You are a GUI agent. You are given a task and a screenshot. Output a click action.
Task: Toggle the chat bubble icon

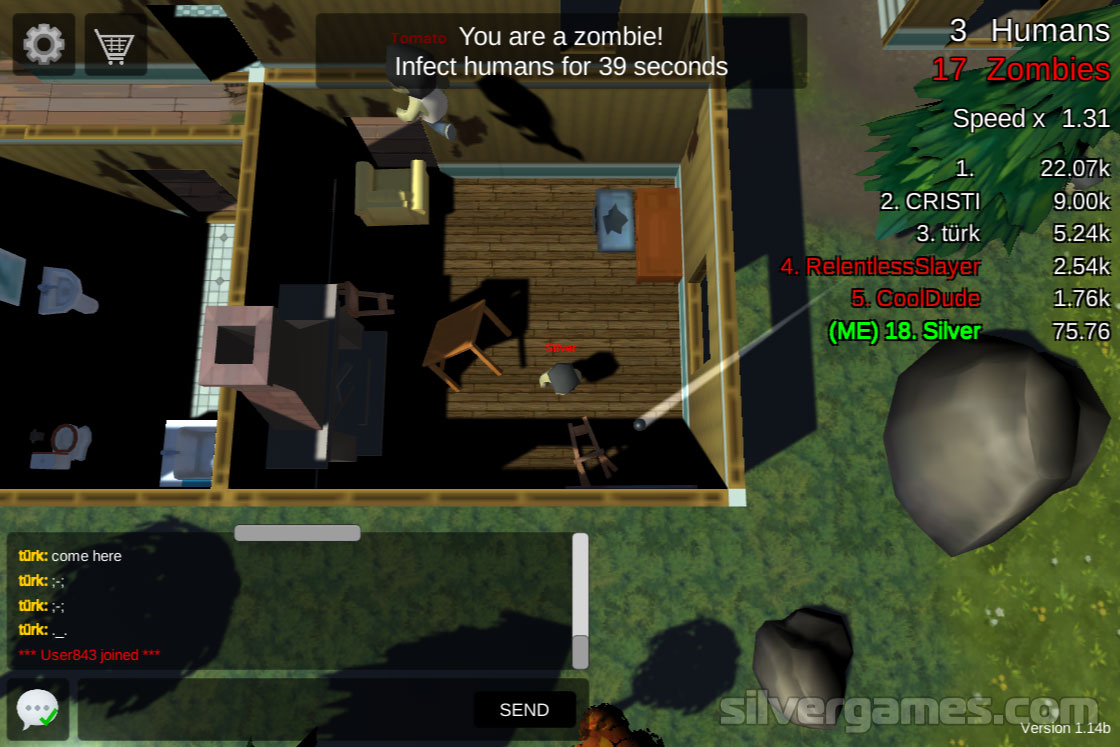(x=38, y=709)
